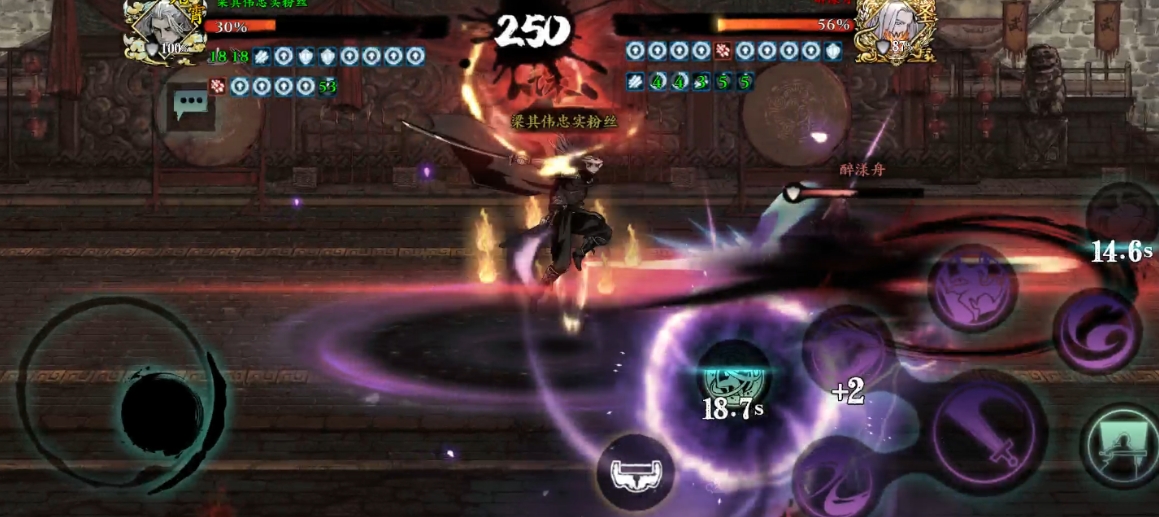Activate the purple swirl skill
Viewport: 1159px width, 517px height.
[1095, 332]
